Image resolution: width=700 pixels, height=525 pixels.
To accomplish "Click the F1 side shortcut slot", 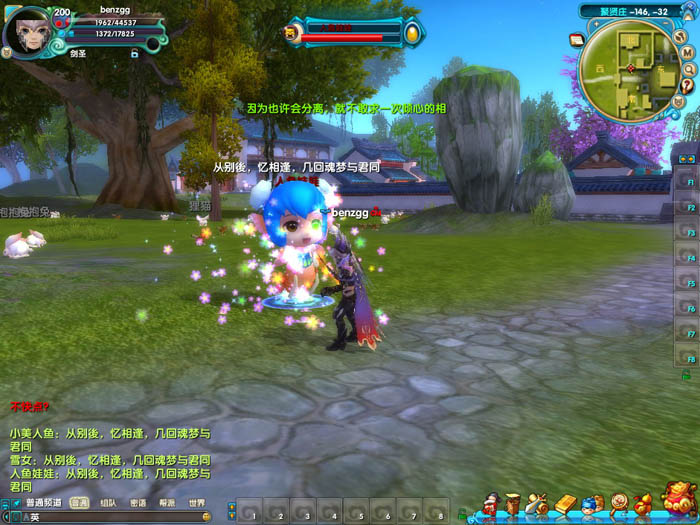I will pos(687,183).
